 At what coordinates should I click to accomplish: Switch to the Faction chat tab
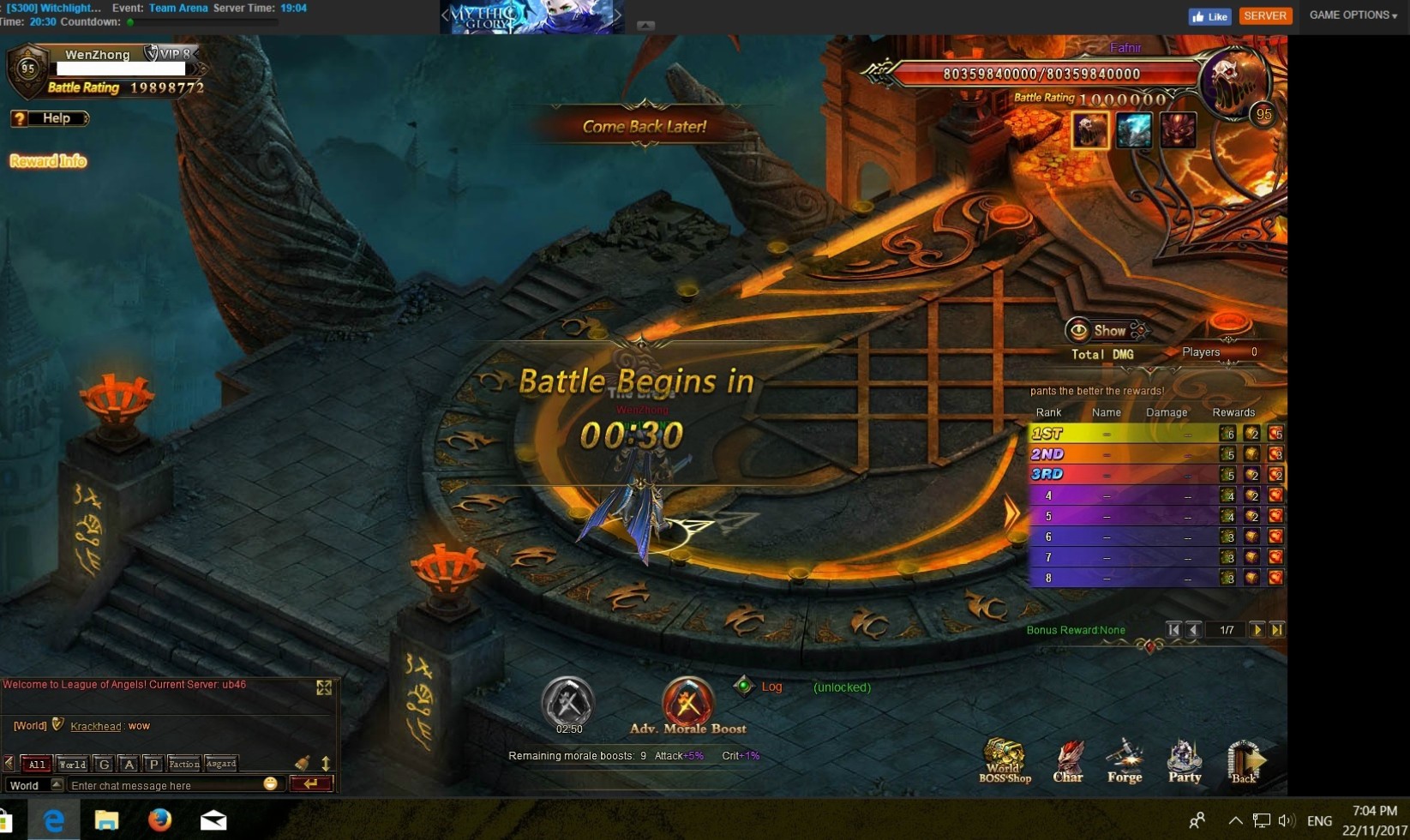pyautogui.click(x=183, y=764)
